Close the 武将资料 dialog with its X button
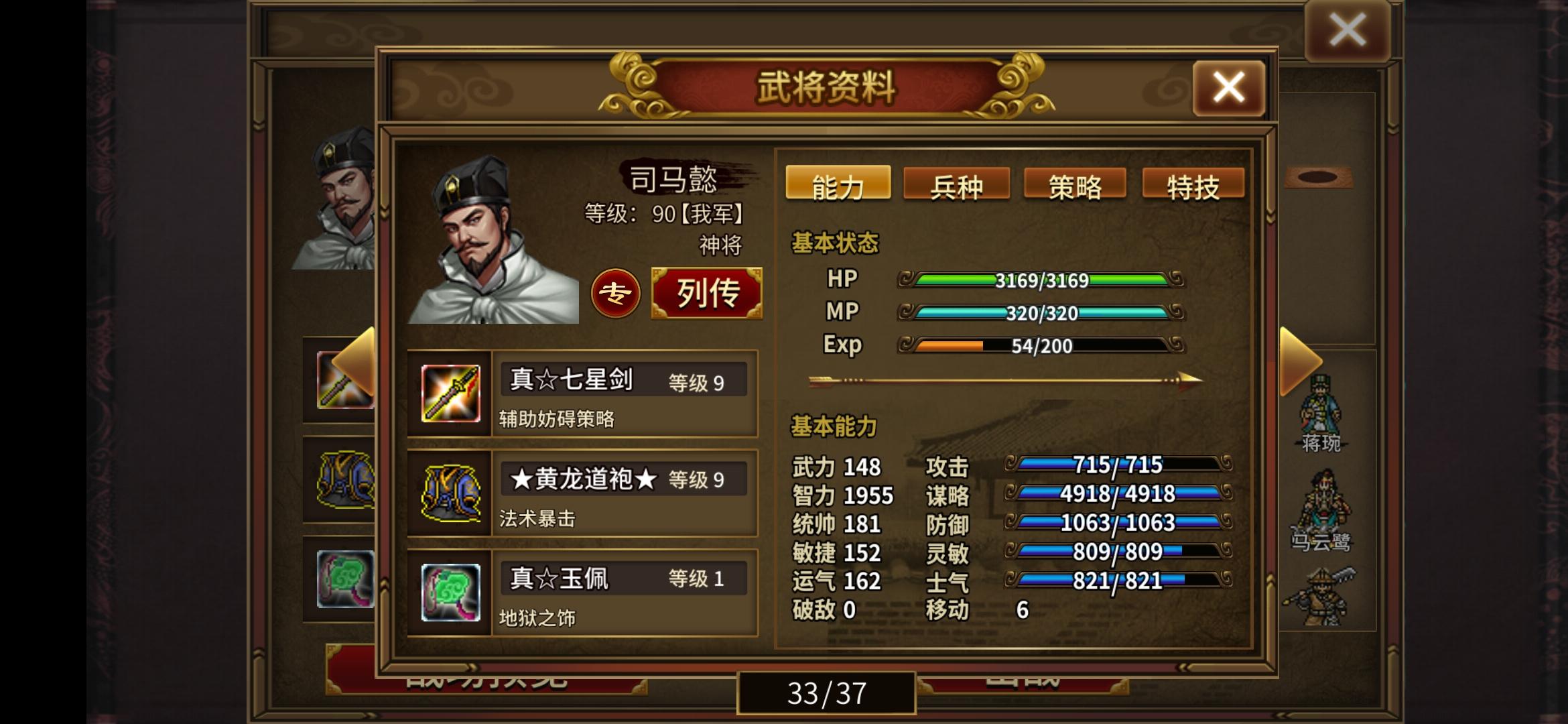Viewport: 1568px width, 724px height. tap(1228, 86)
